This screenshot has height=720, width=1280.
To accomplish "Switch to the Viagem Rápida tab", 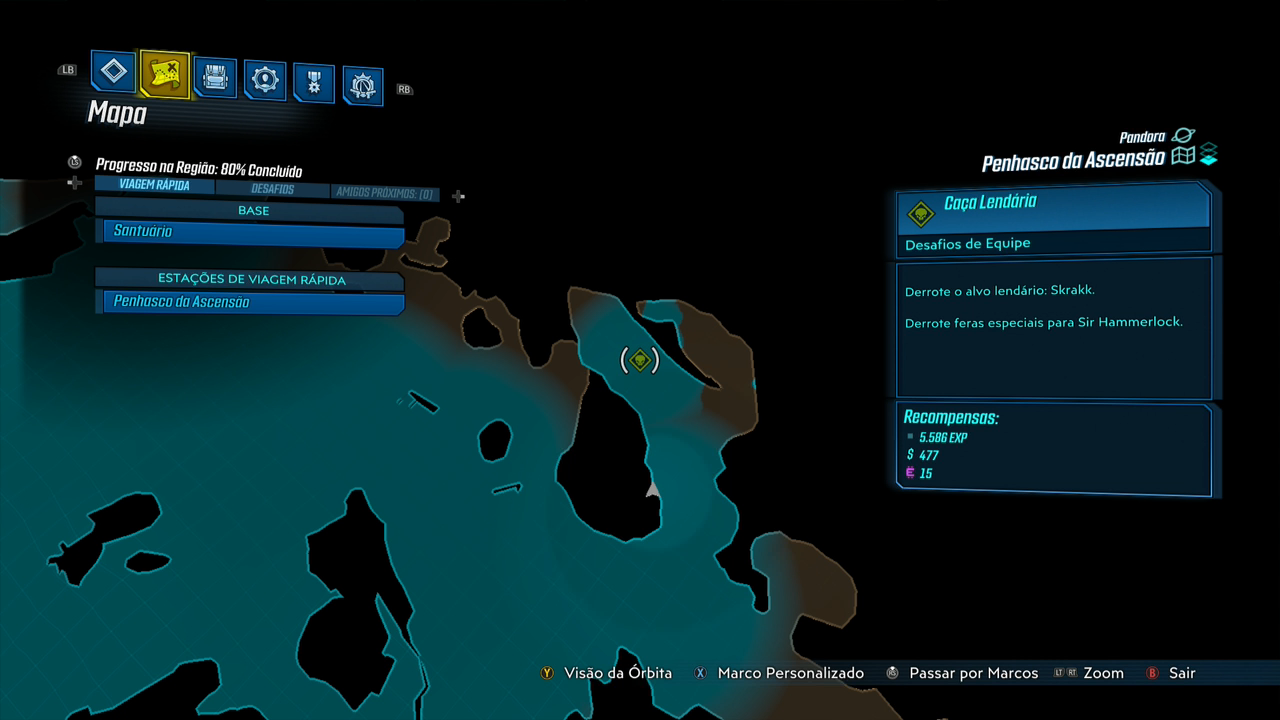I will pos(154,185).
